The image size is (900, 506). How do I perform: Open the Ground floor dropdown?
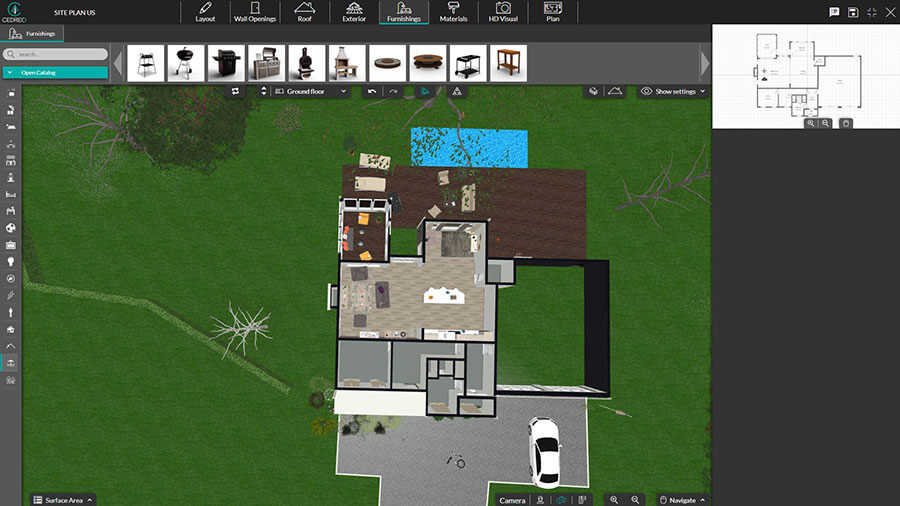[310, 91]
